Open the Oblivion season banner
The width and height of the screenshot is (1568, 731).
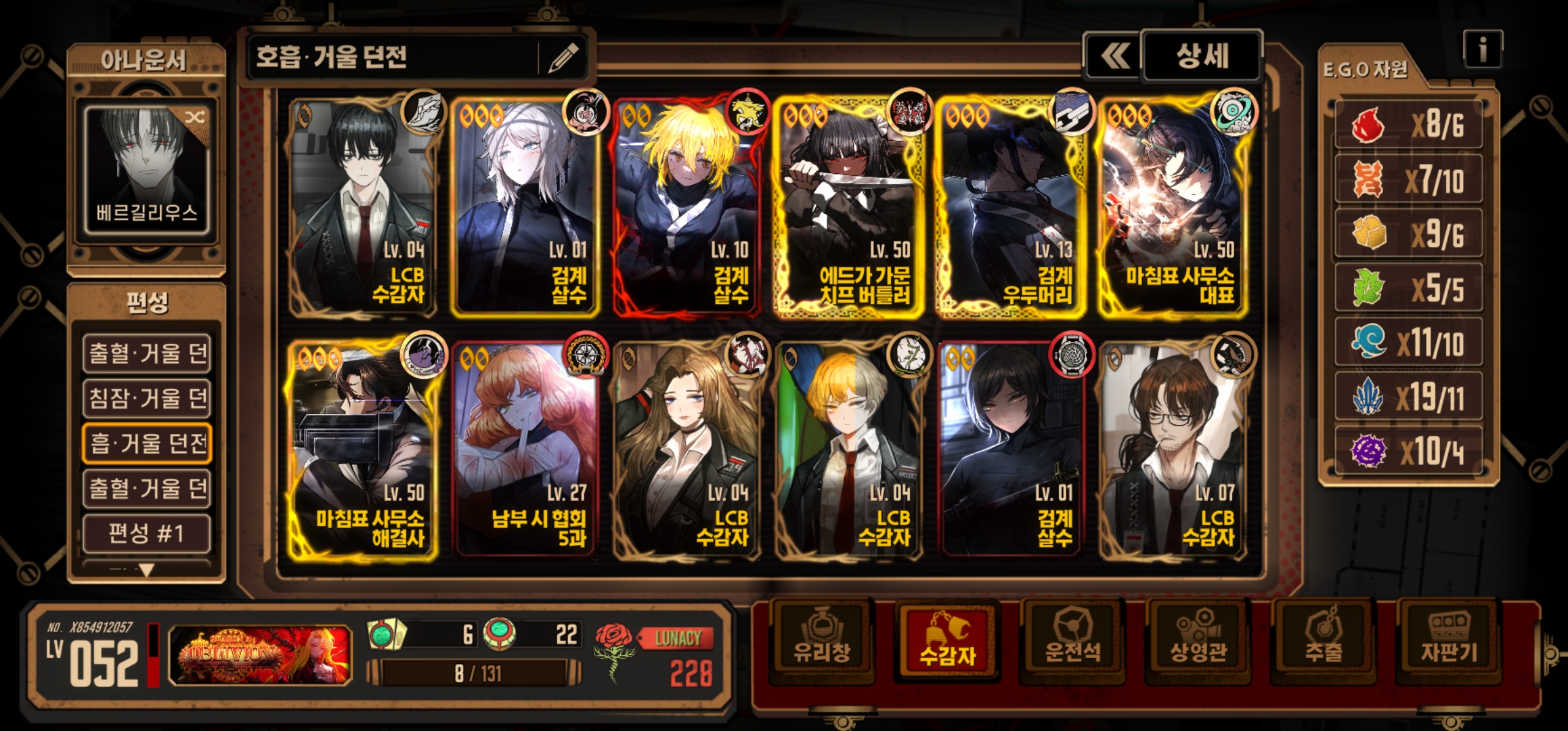pos(261,655)
